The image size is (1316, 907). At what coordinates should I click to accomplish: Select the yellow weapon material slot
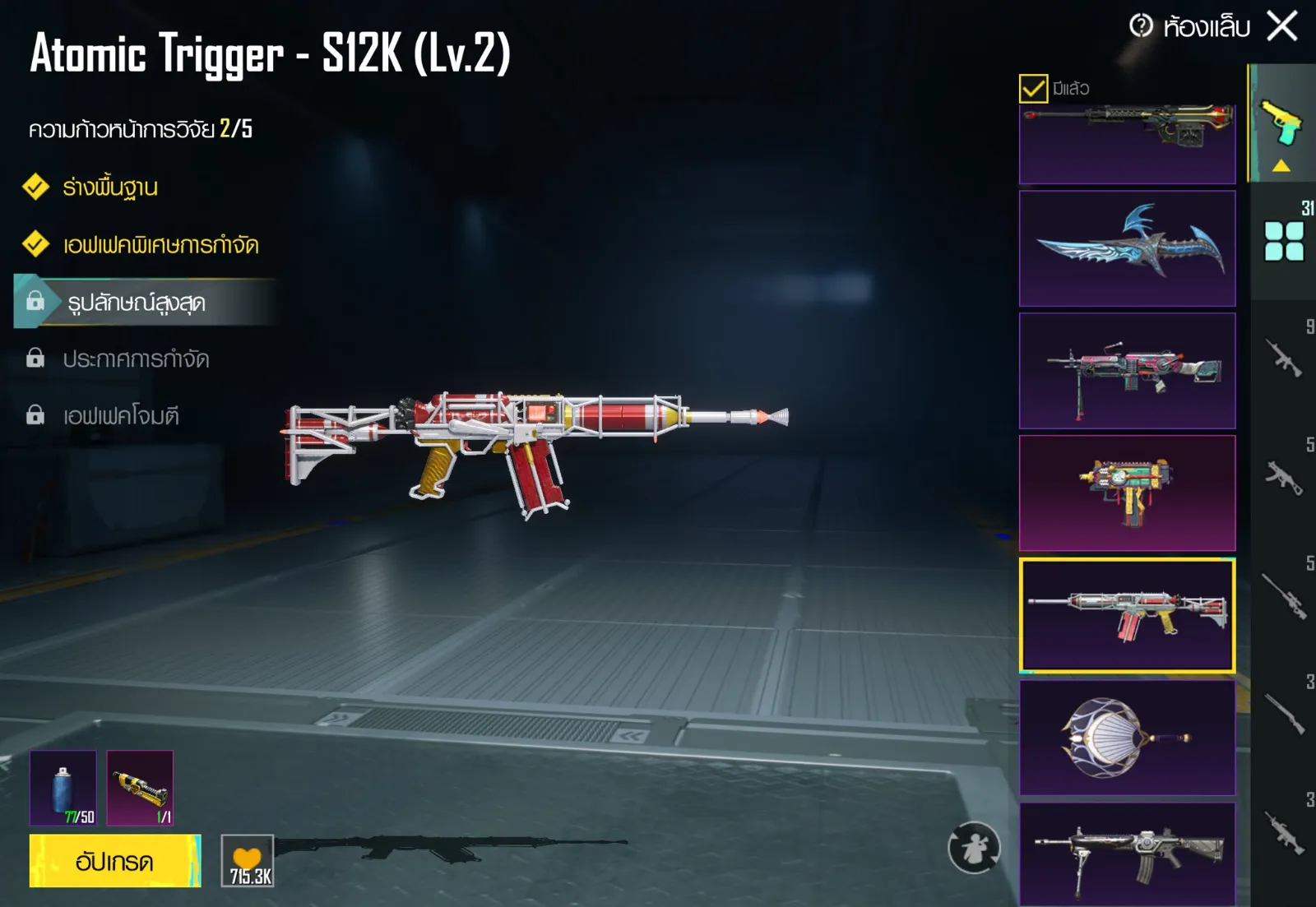coord(140,787)
